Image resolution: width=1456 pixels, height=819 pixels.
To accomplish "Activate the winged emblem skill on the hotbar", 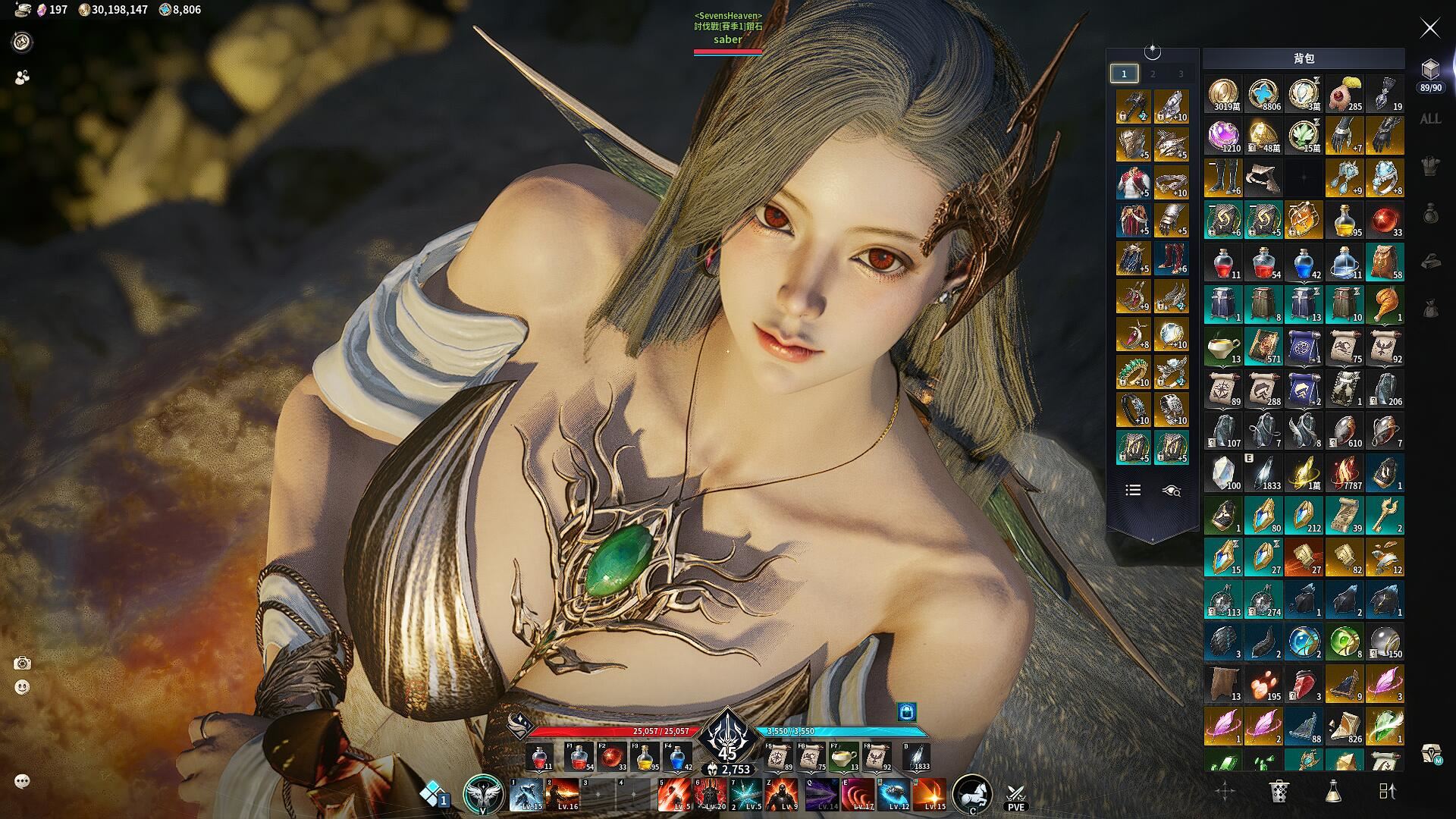I will tap(483, 794).
